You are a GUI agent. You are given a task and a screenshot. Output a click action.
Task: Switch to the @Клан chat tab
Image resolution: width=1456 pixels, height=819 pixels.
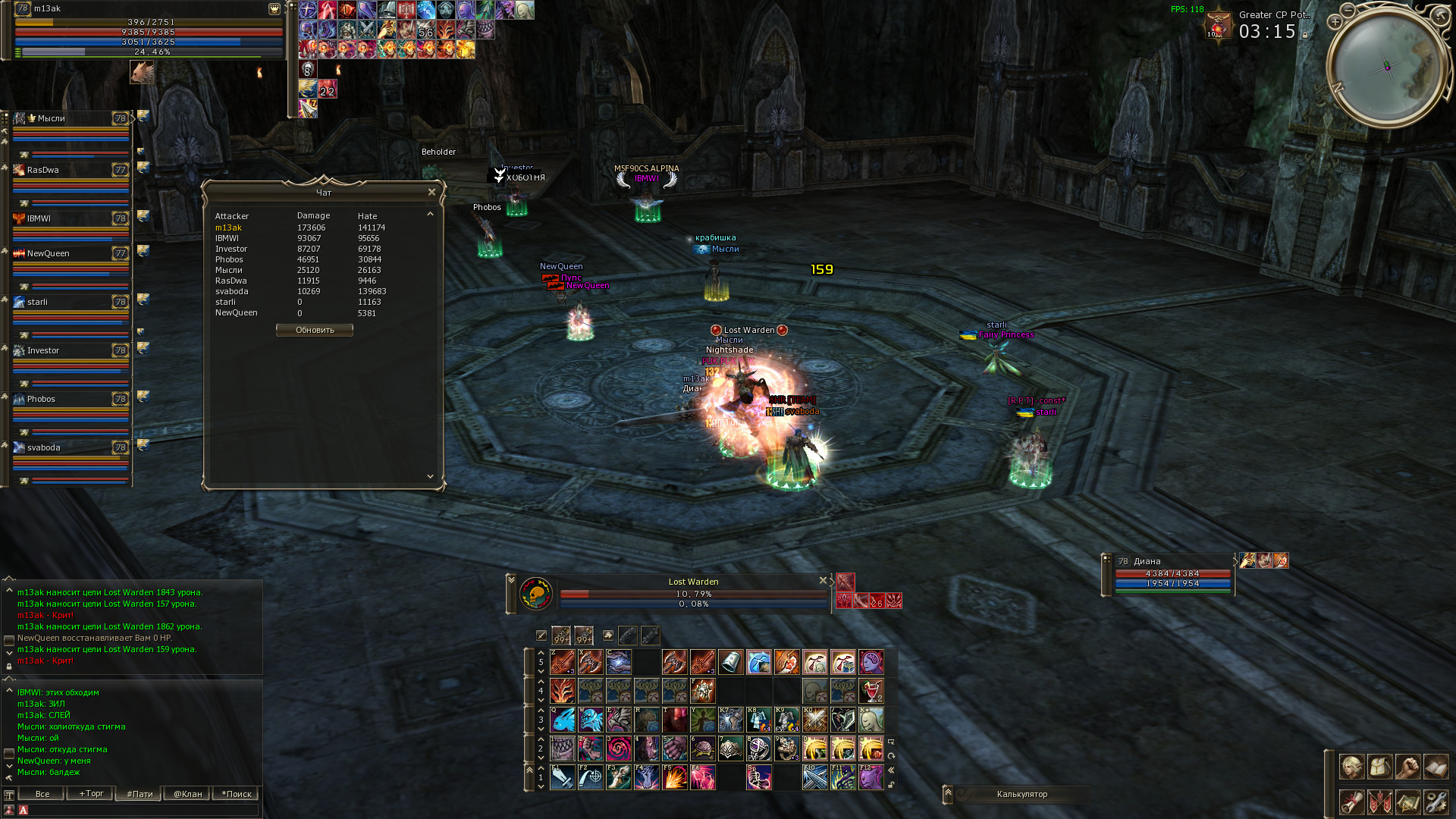point(188,794)
